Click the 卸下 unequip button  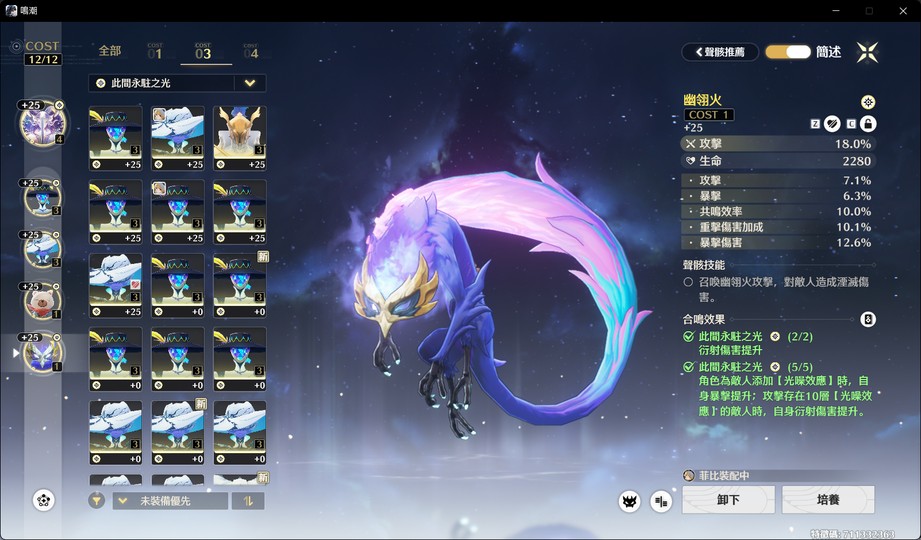click(728, 500)
